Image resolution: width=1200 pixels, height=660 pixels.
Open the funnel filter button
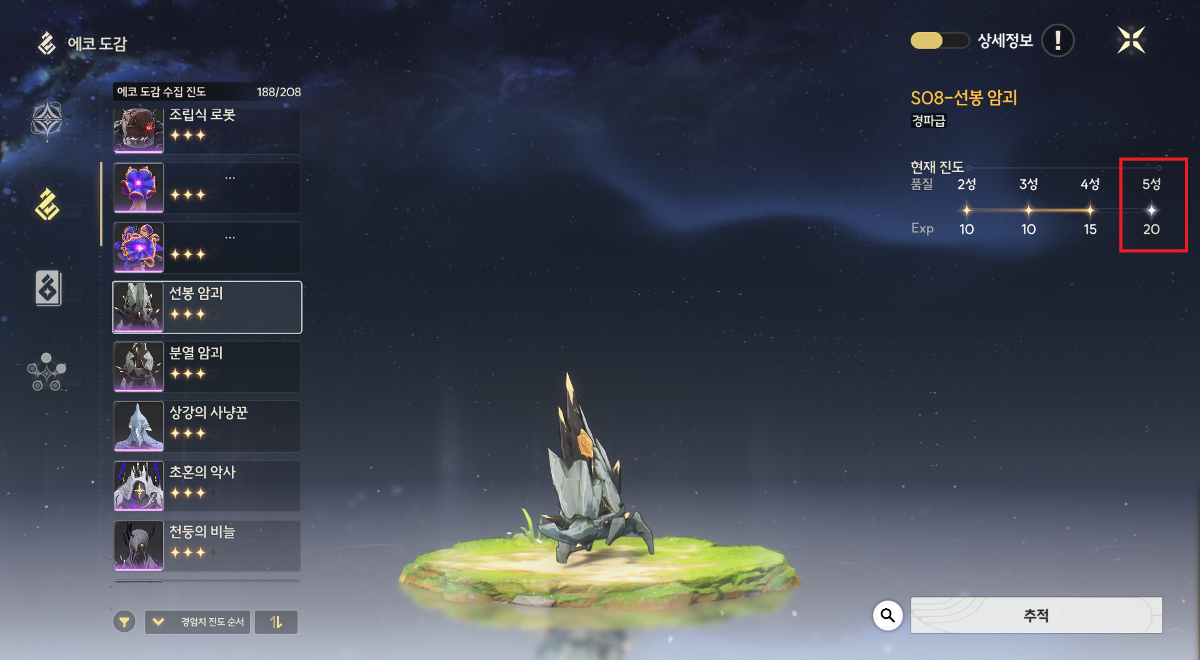coord(123,622)
